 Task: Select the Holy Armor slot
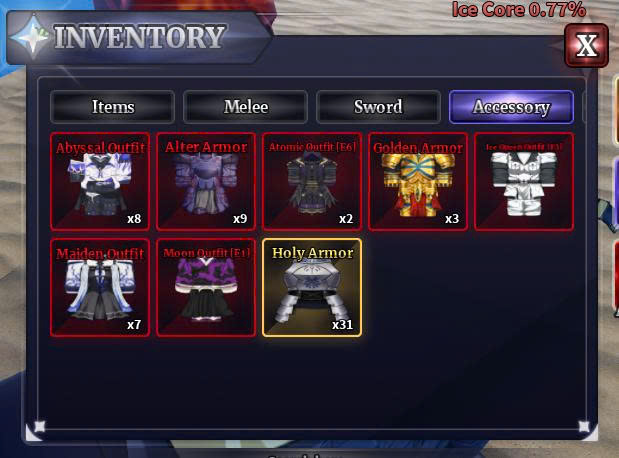coord(312,288)
